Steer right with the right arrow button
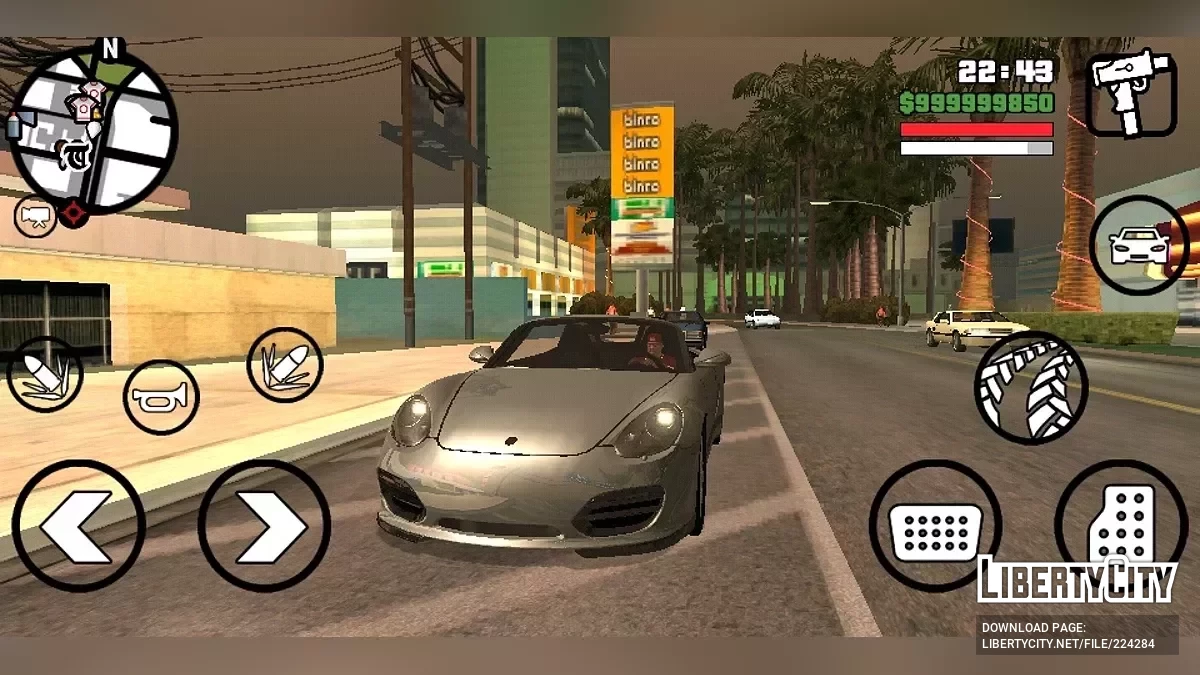 pyautogui.click(x=264, y=525)
